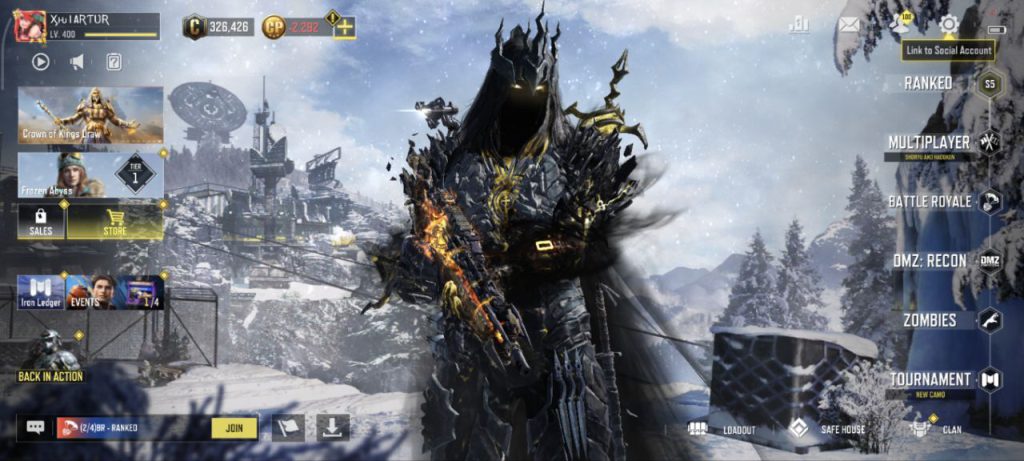The width and height of the screenshot is (1024, 461).
Task: Open DMZ: Recon mode
Action: click(x=929, y=261)
